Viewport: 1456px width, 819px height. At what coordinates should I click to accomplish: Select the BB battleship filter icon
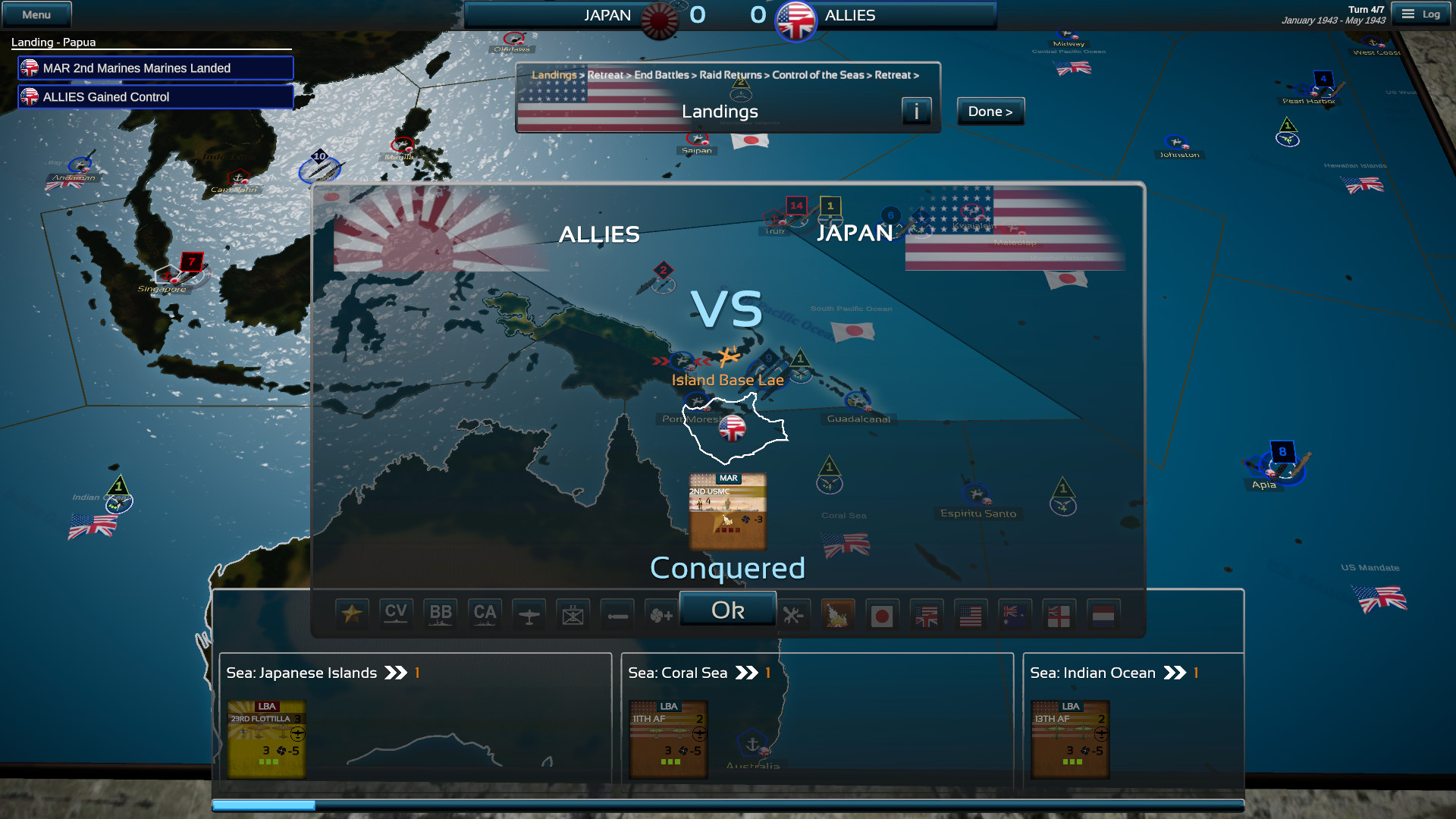pos(440,613)
